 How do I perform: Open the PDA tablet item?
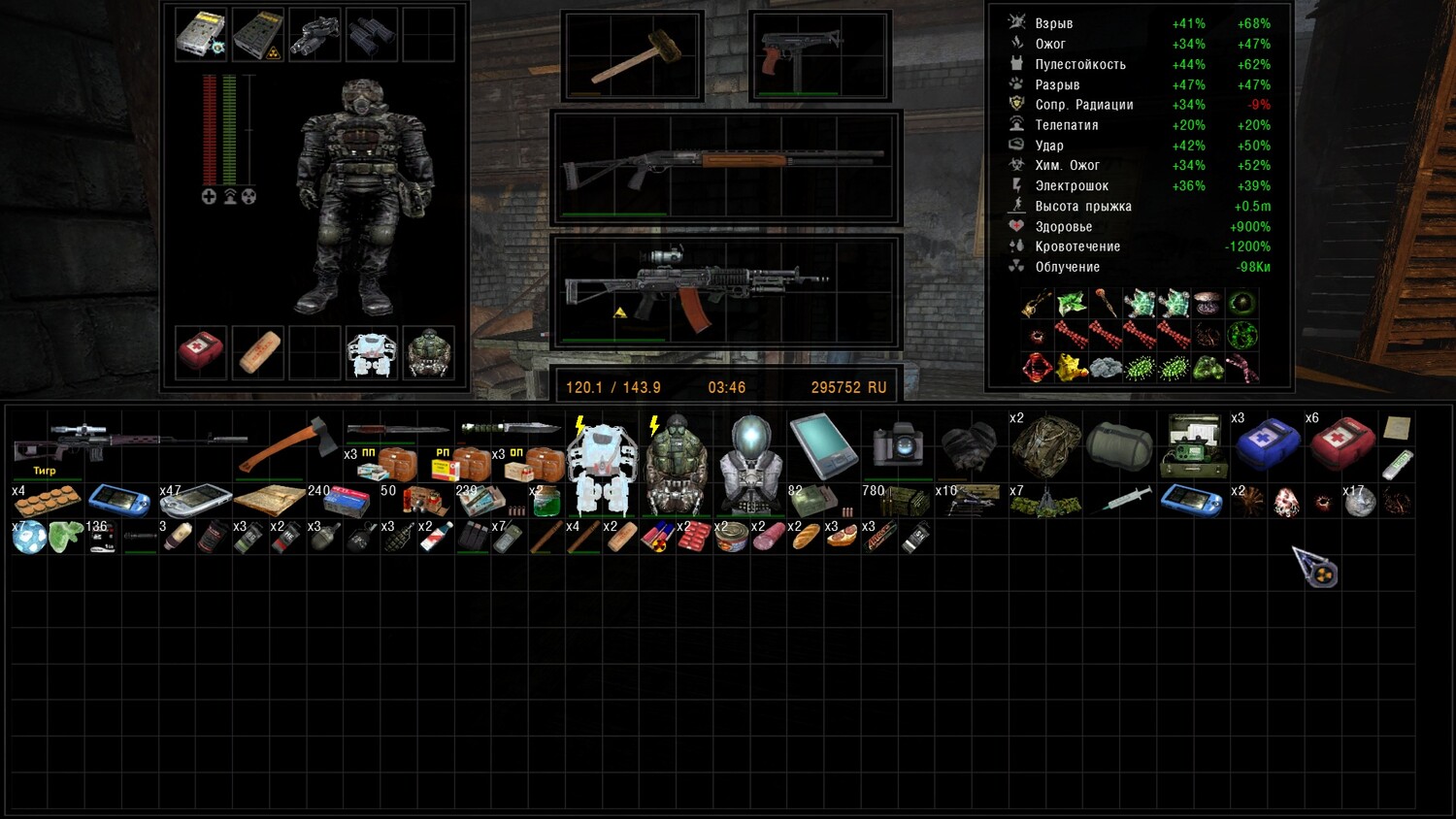pos(823,445)
